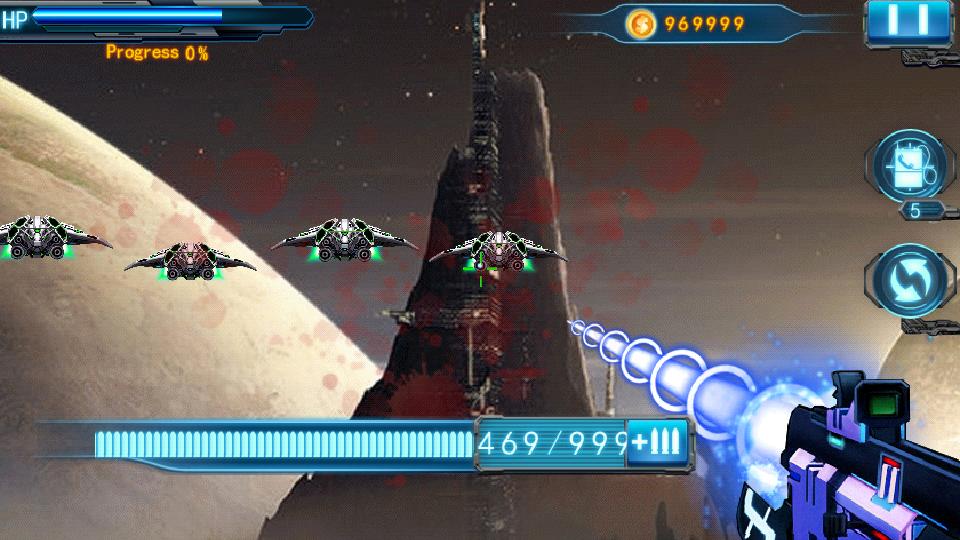Pause the game
Viewport: 960px width, 540px height.
click(x=913, y=20)
